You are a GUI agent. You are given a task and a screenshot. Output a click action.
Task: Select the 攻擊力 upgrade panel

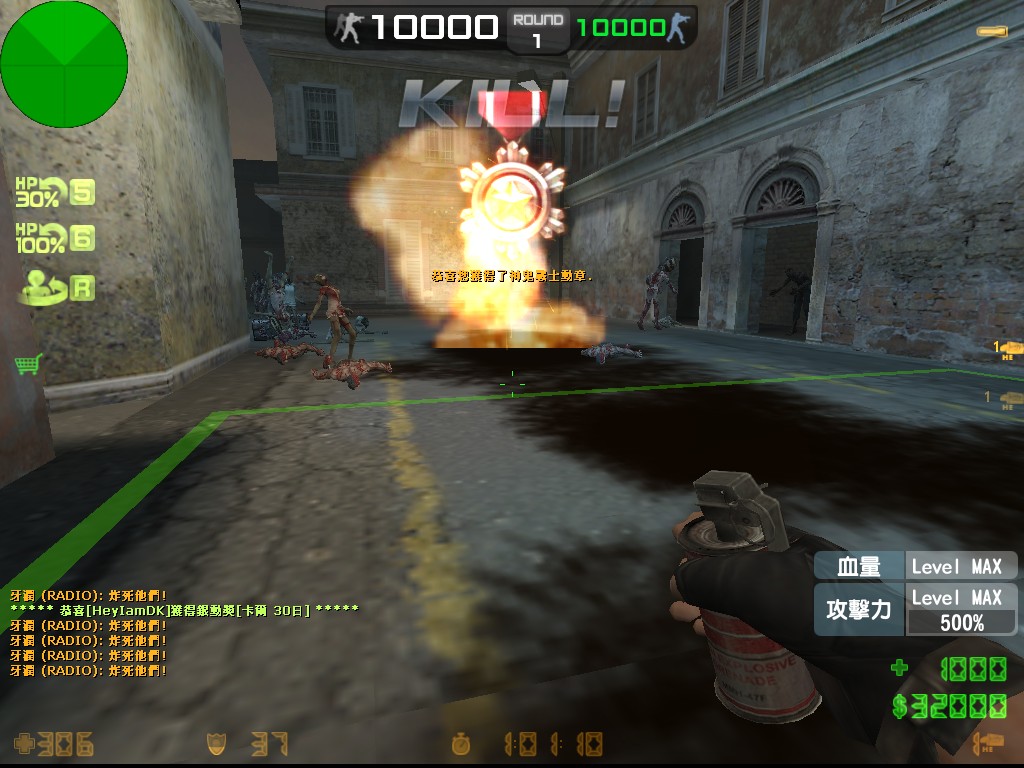point(915,610)
